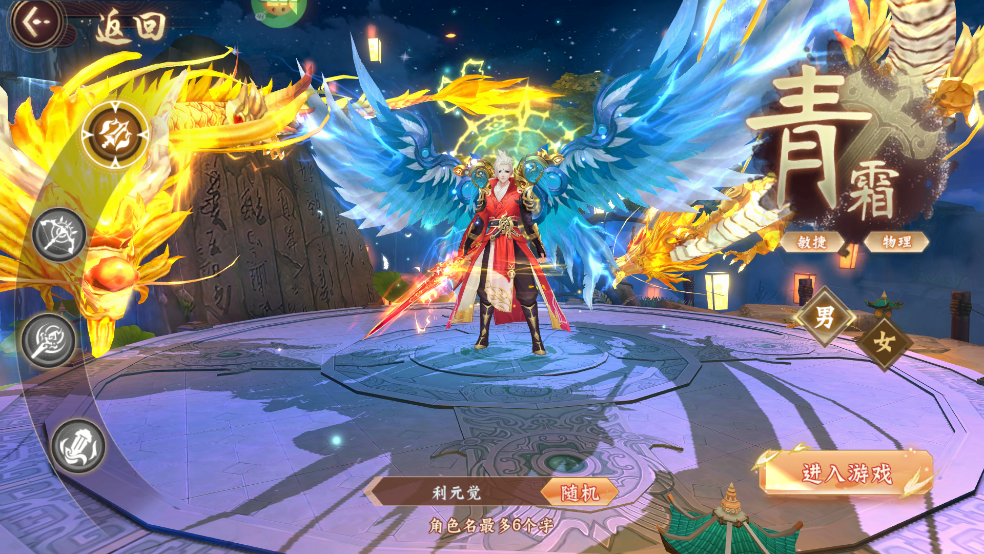
Task: Select the bottom scroll-brush class icon
Action: (x=78, y=446)
